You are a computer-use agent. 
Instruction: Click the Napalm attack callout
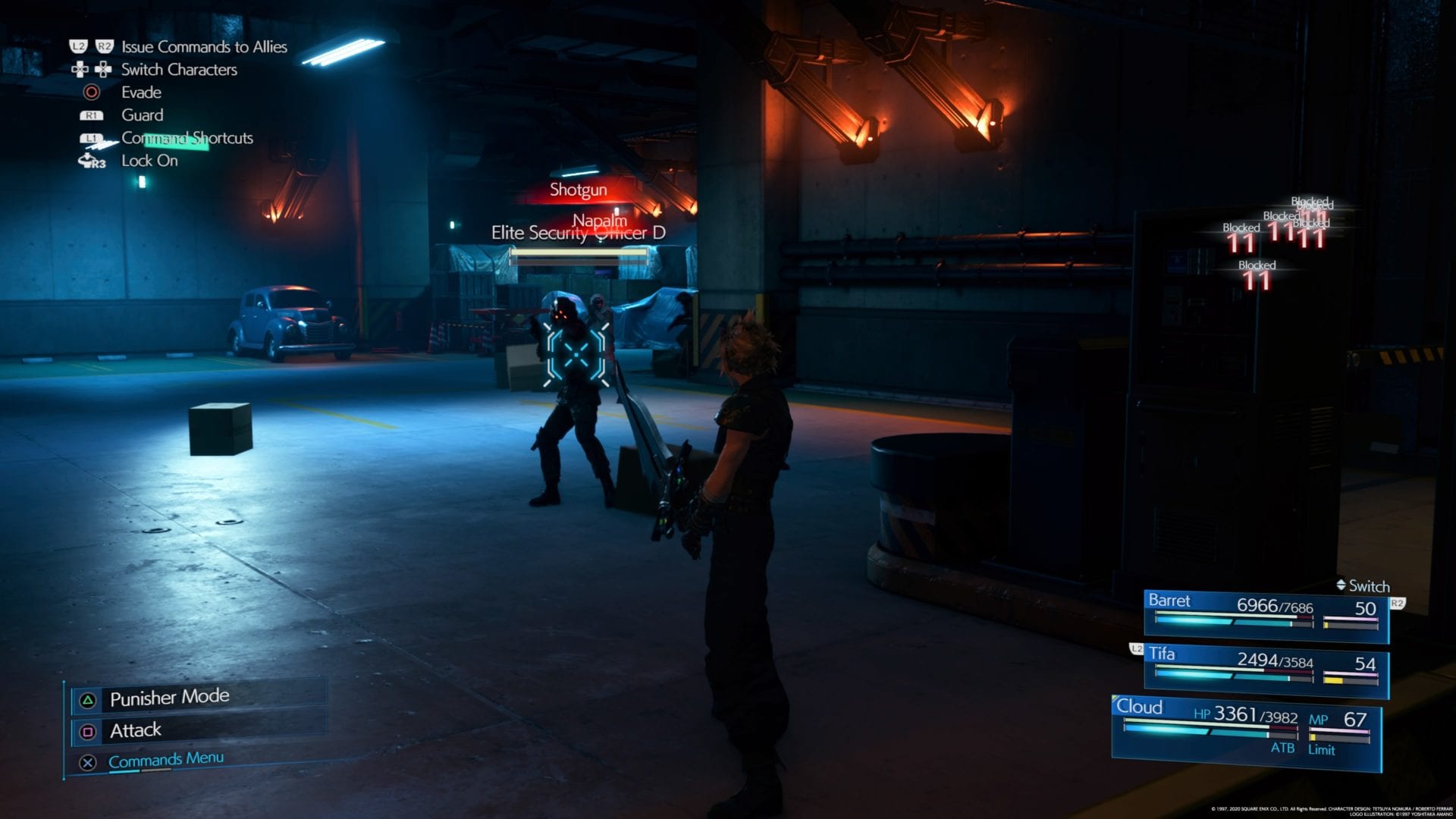[599, 219]
